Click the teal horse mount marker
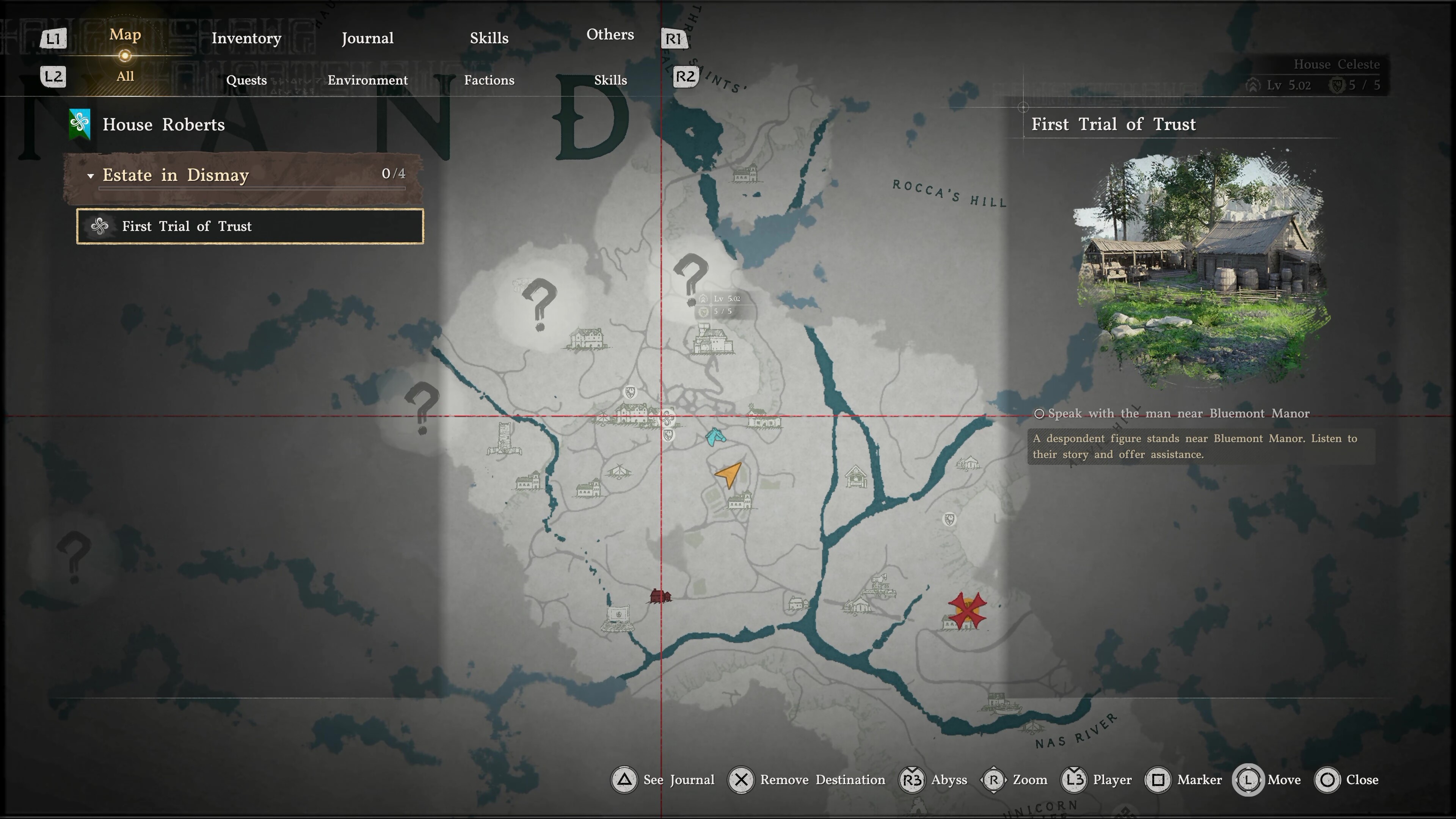1456x819 pixels. pos(714,436)
